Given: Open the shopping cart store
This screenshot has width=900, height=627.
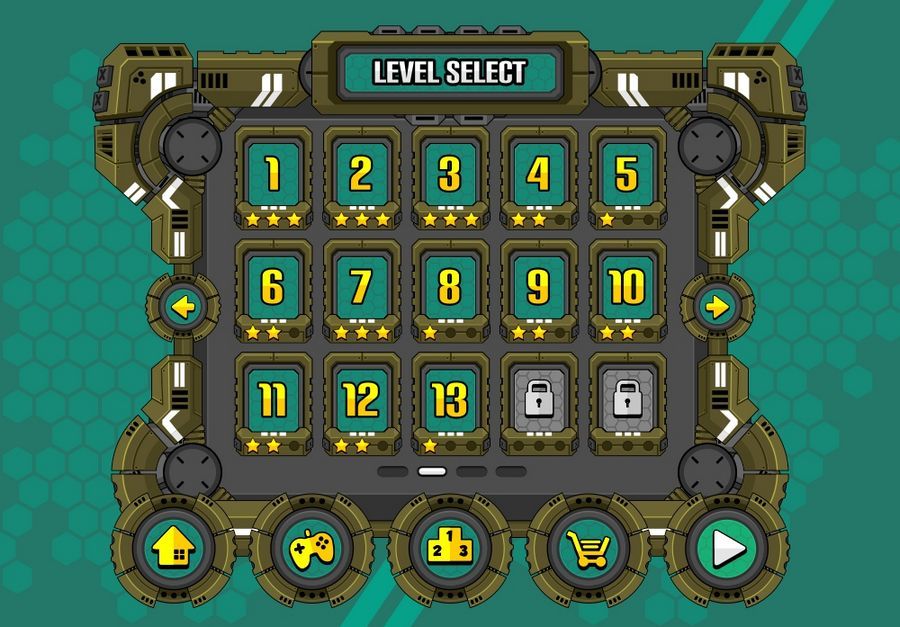Looking at the screenshot, I should click(590, 547).
